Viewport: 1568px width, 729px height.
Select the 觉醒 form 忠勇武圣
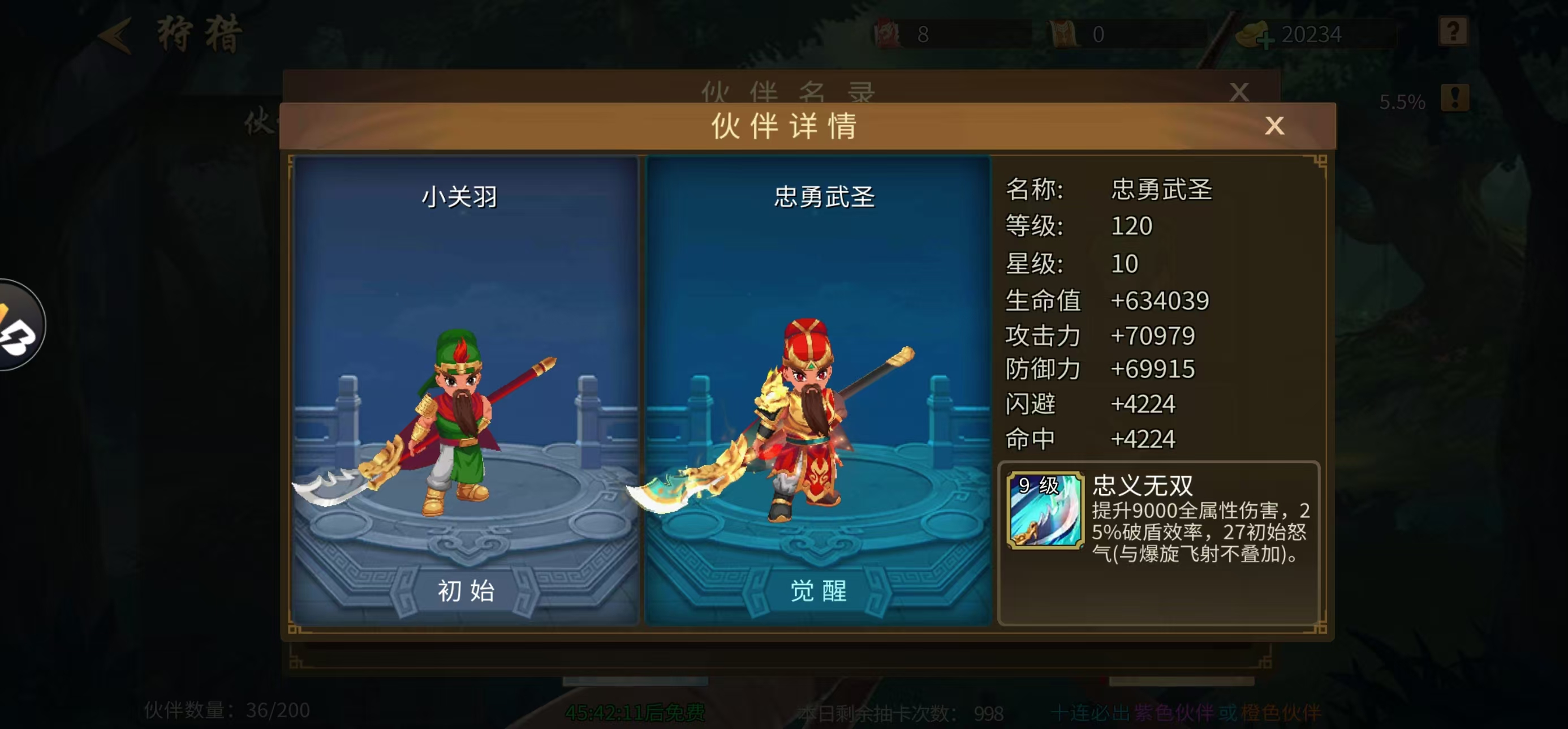818,590
